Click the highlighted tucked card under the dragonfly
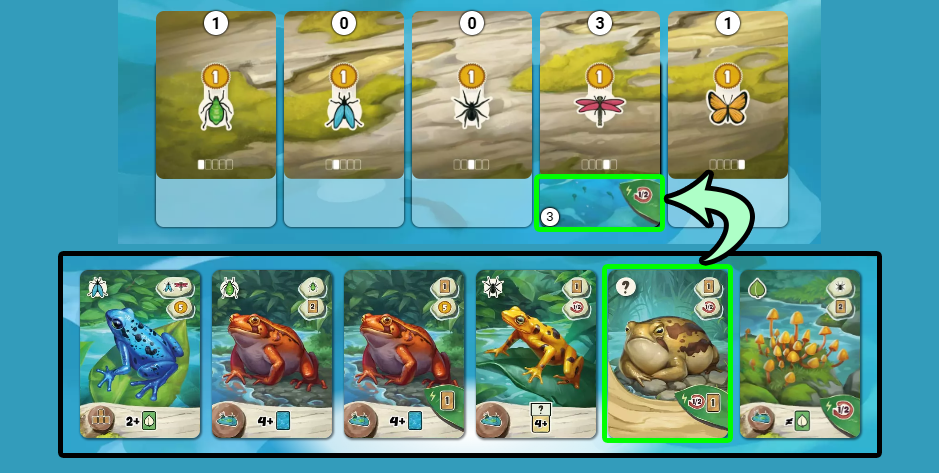Screen dimensions: 939x473 point(599,203)
